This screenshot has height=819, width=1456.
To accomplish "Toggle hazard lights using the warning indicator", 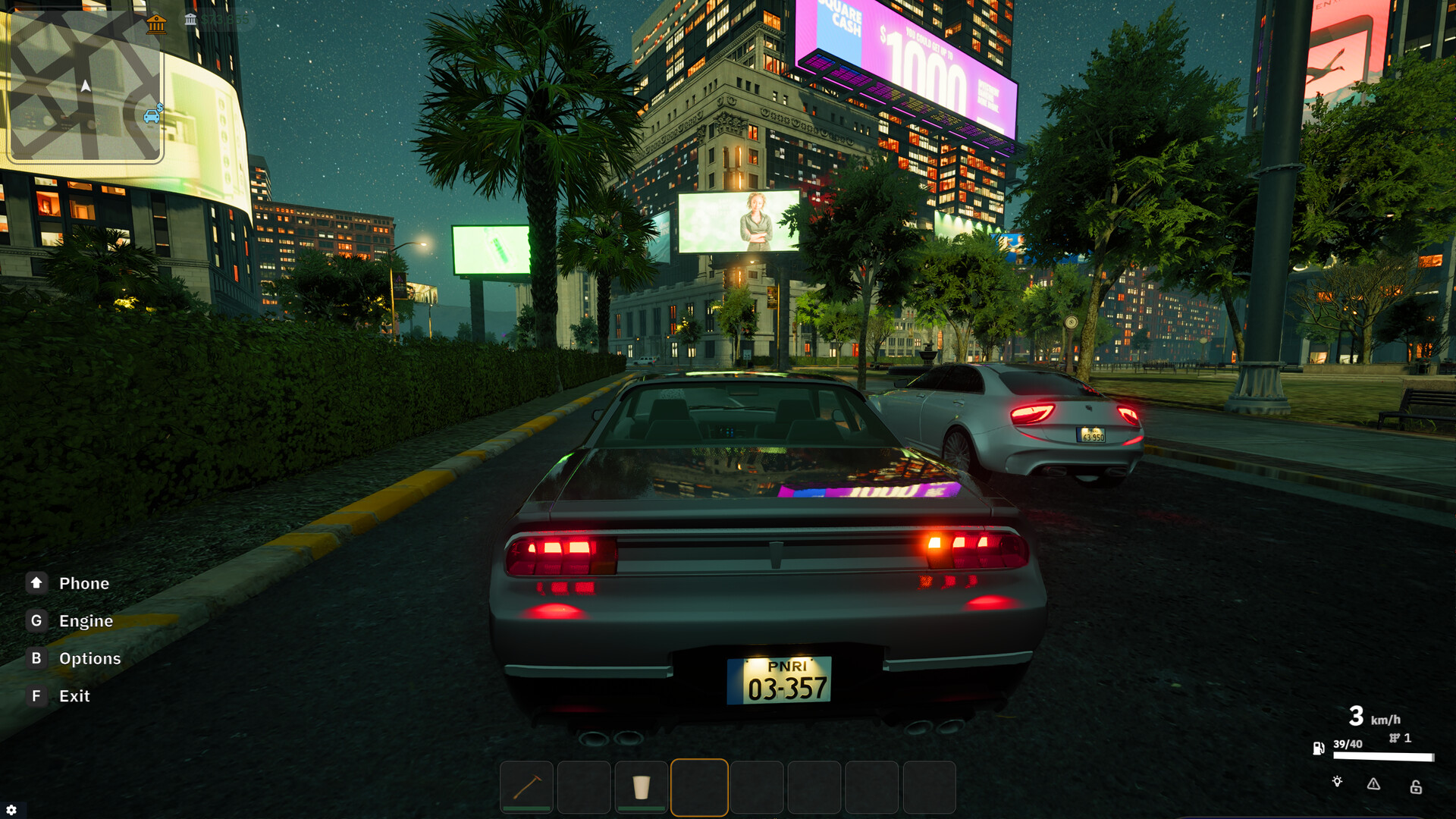I will [1373, 784].
